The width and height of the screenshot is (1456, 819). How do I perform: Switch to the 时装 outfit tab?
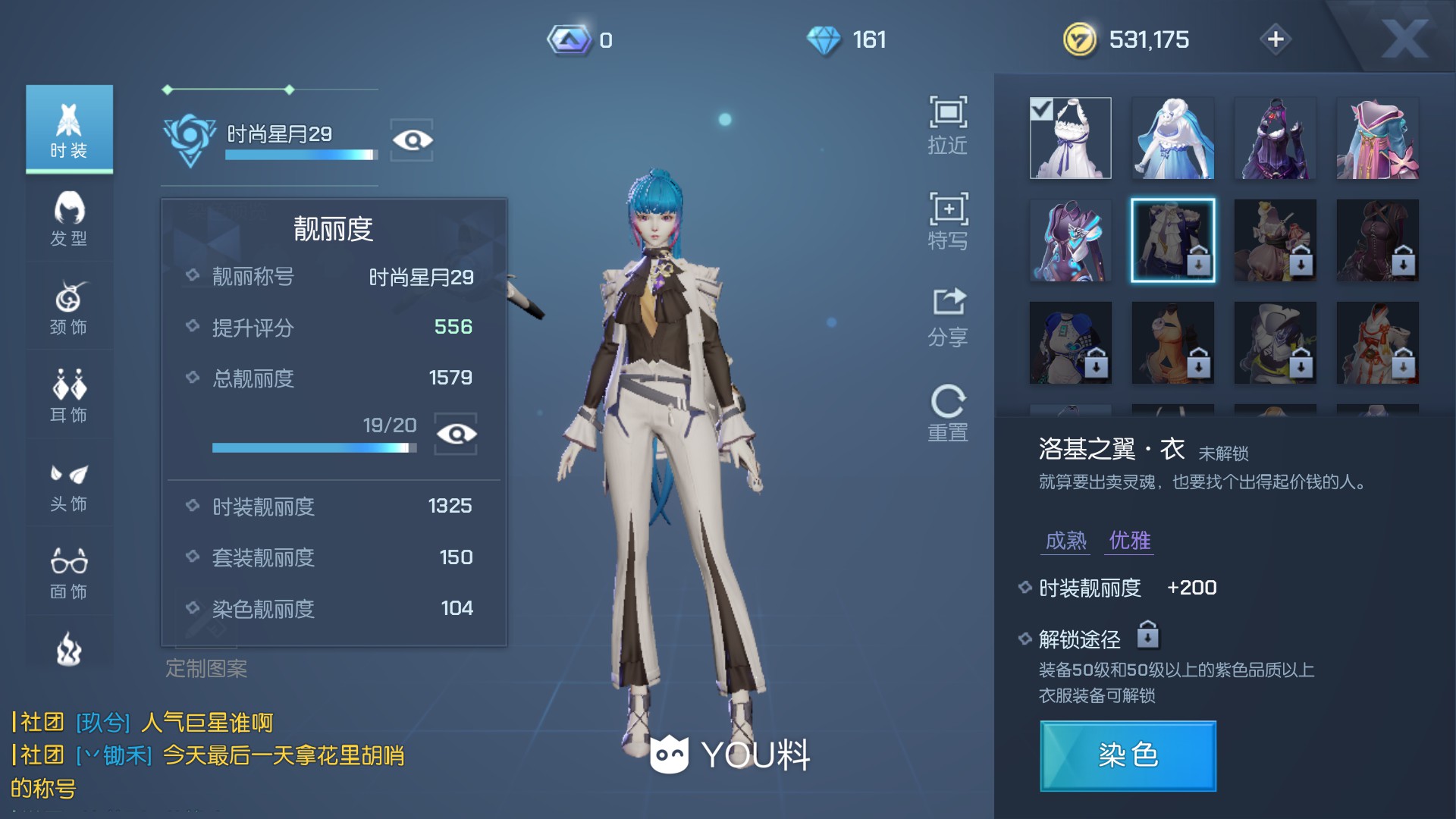coord(69,129)
